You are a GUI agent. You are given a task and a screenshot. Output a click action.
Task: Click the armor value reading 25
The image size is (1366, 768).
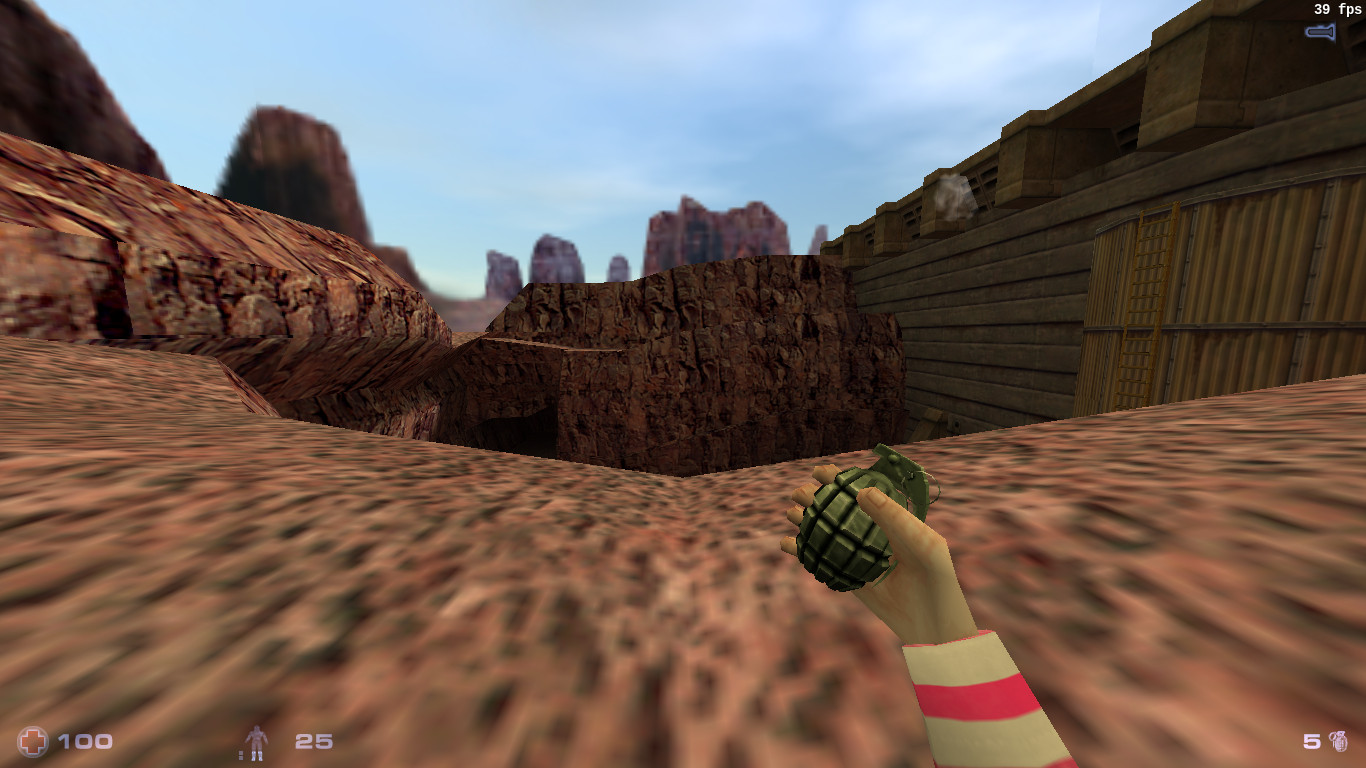point(313,741)
